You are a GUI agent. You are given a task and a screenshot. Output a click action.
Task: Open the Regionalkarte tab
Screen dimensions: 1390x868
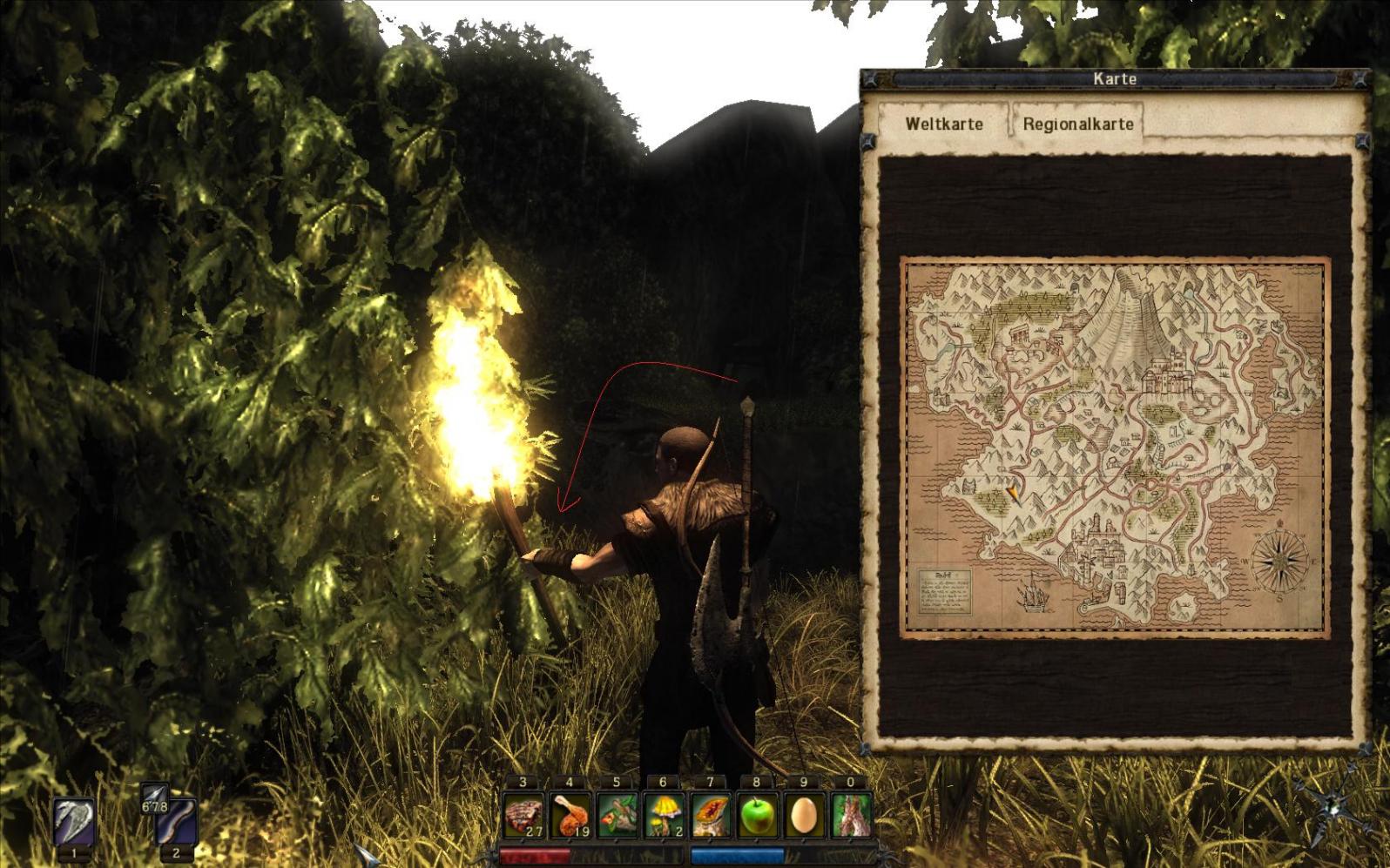(1077, 124)
